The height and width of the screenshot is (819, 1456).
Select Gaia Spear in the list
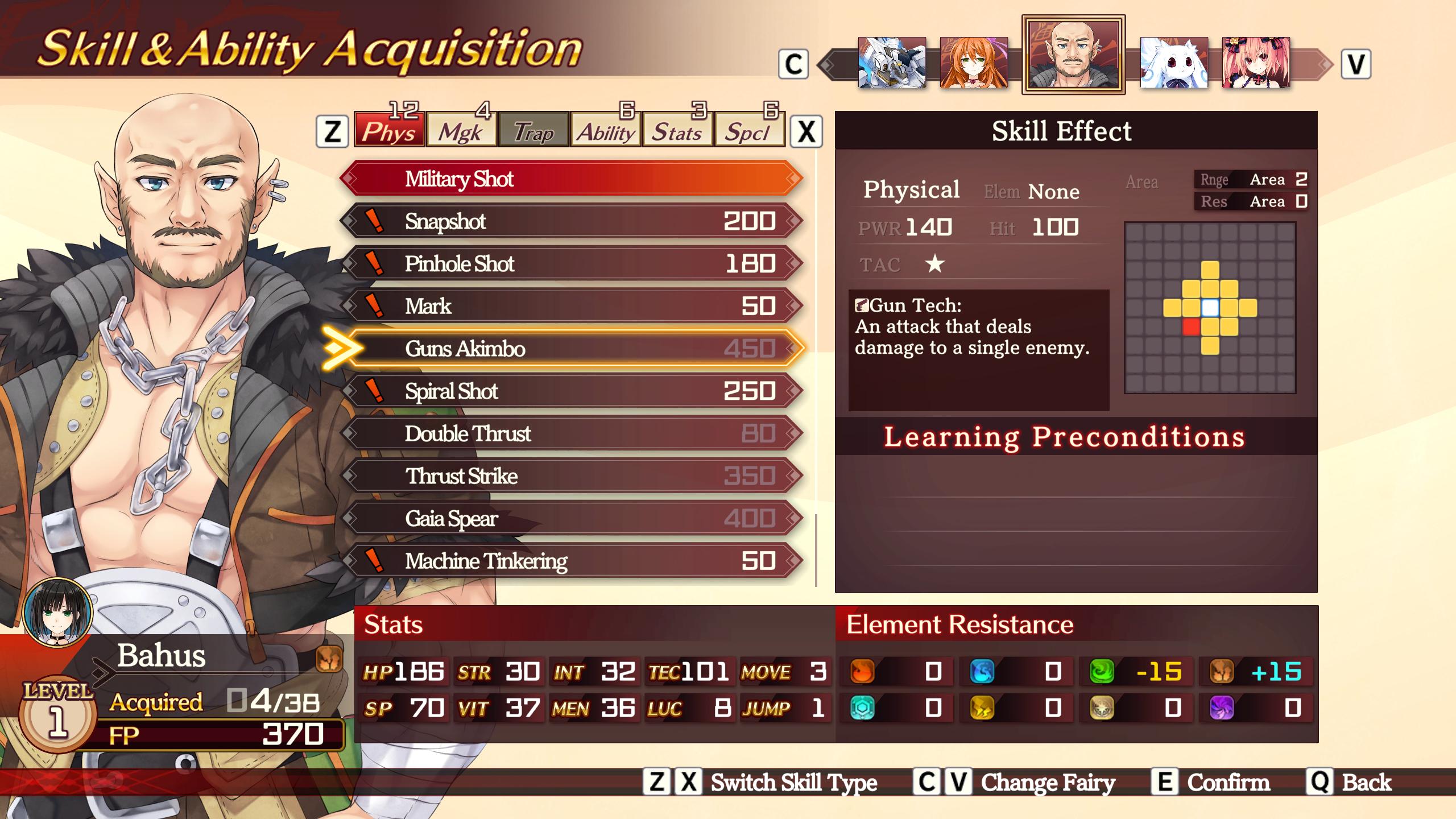click(x=571, y=518)
